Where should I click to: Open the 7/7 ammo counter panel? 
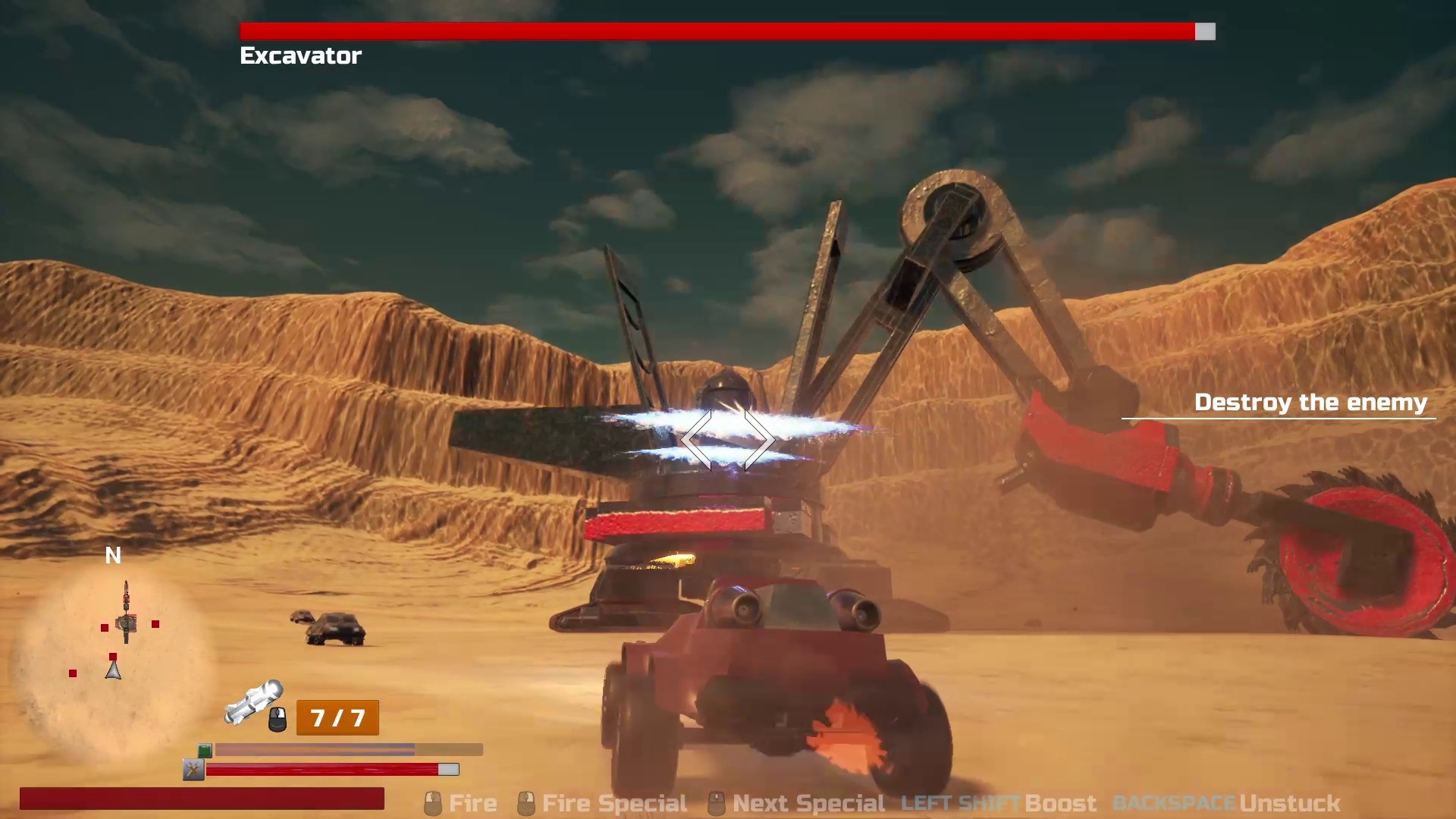[x=337, y=717]
